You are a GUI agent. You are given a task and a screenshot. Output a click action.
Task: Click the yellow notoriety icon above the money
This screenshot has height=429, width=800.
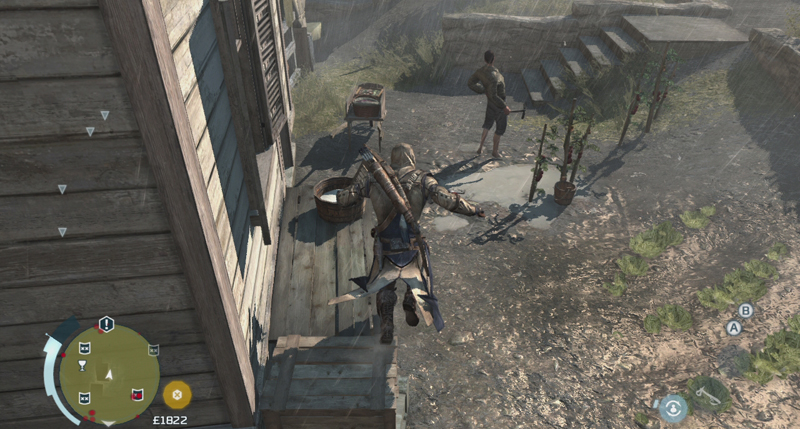tap(177, 393)
